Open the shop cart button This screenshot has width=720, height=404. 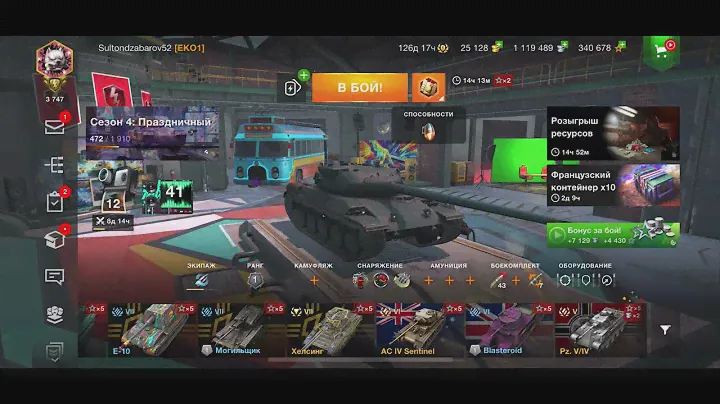(661, 49)
